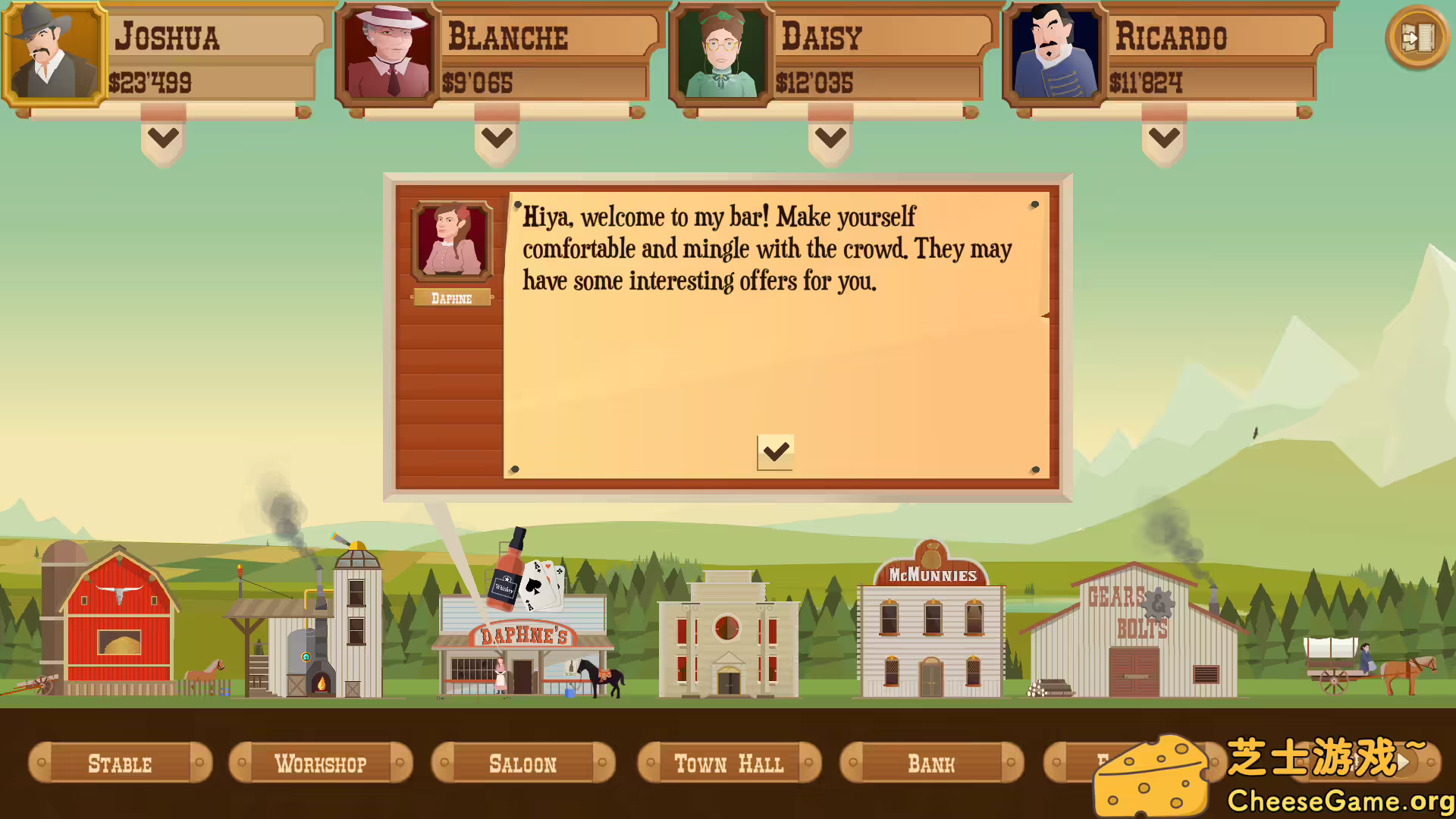Select Ricardo's portrait
1456x819 pixels.
[1054, 53]
